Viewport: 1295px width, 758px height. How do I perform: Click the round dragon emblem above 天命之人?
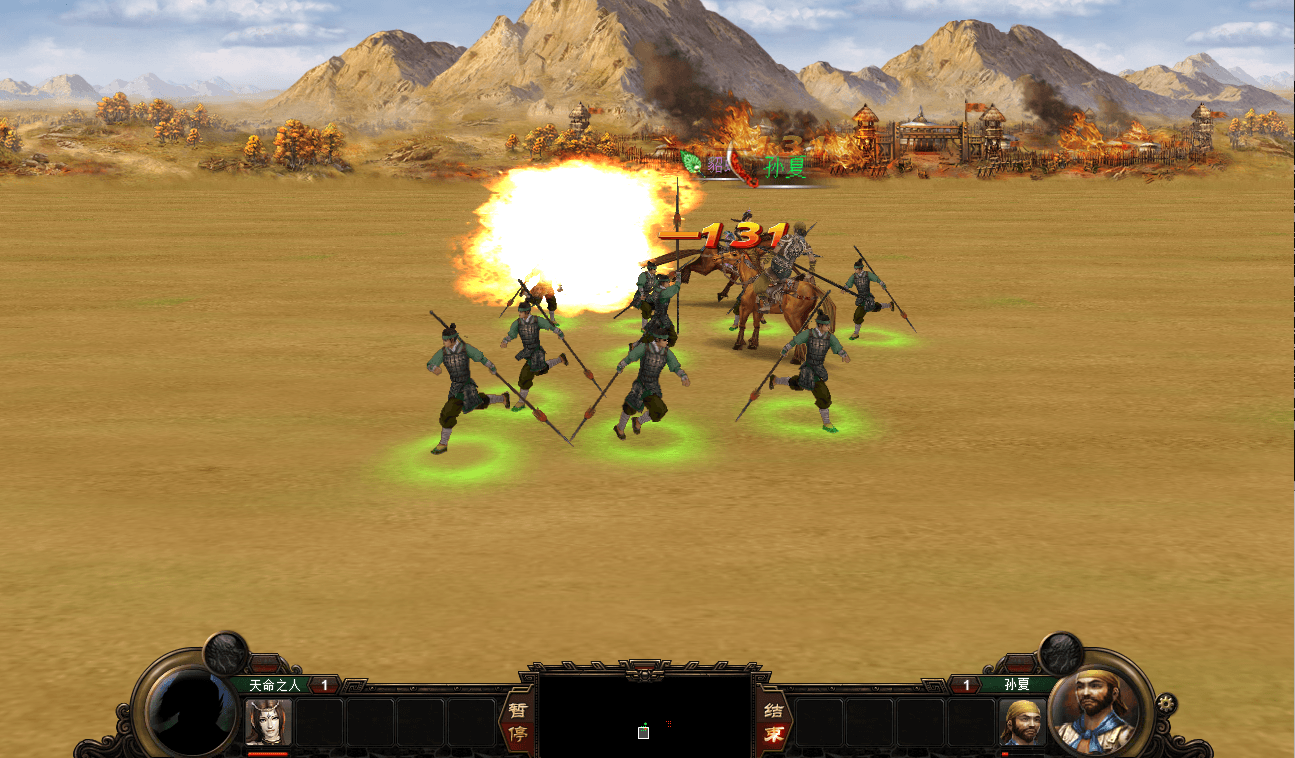(226, 652)
